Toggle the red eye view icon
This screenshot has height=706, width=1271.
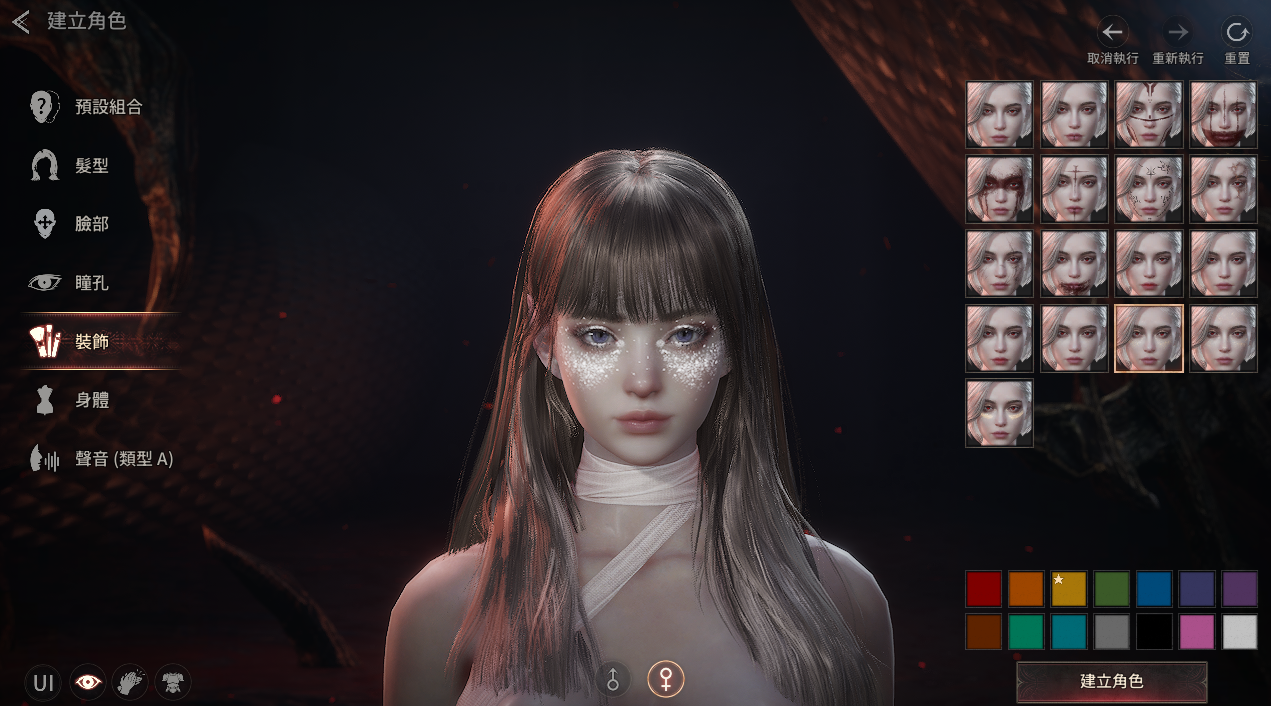tap(87, 683)
